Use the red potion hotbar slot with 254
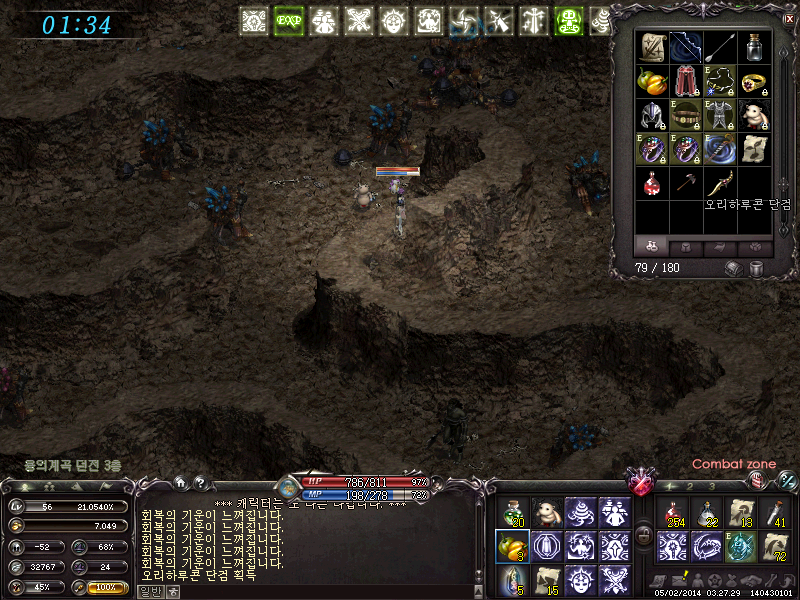Viewport: 800px width, 600px height. 671,514
